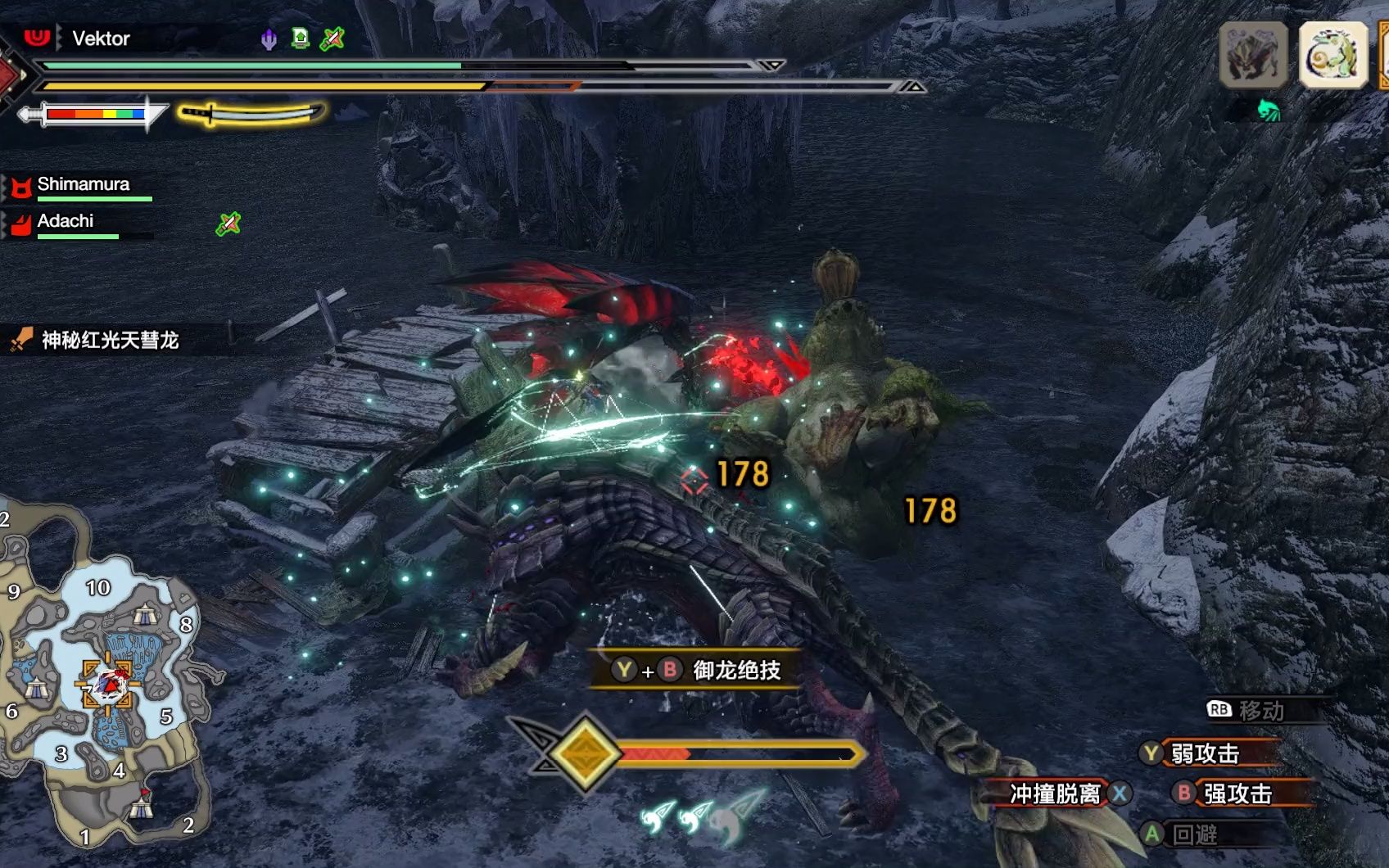
Task: Select the dark monster target icon
Action: (1253, 55)
